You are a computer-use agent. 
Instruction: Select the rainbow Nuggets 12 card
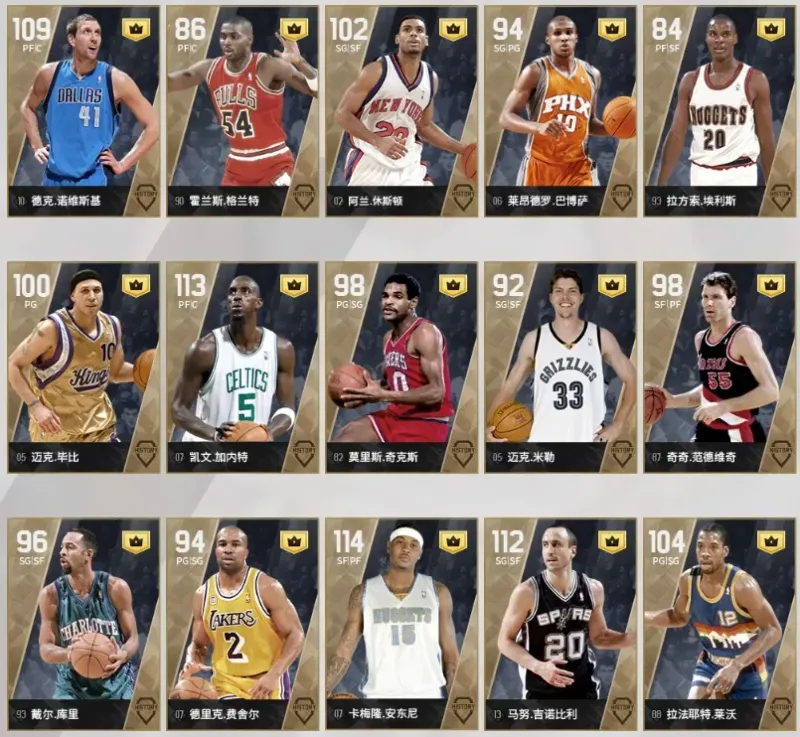pyautogui.click(x=719, y=622)
